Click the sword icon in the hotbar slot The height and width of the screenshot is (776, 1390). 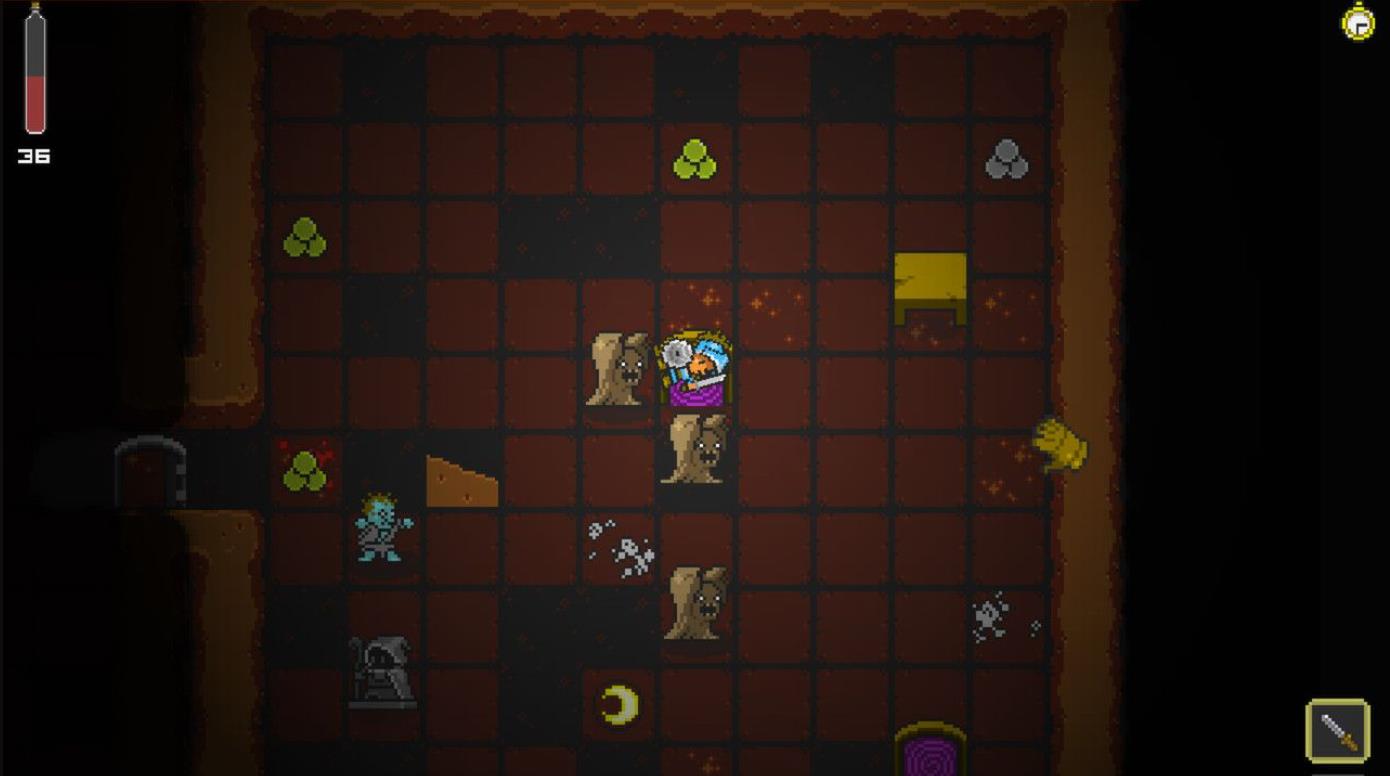(1338, 730)
